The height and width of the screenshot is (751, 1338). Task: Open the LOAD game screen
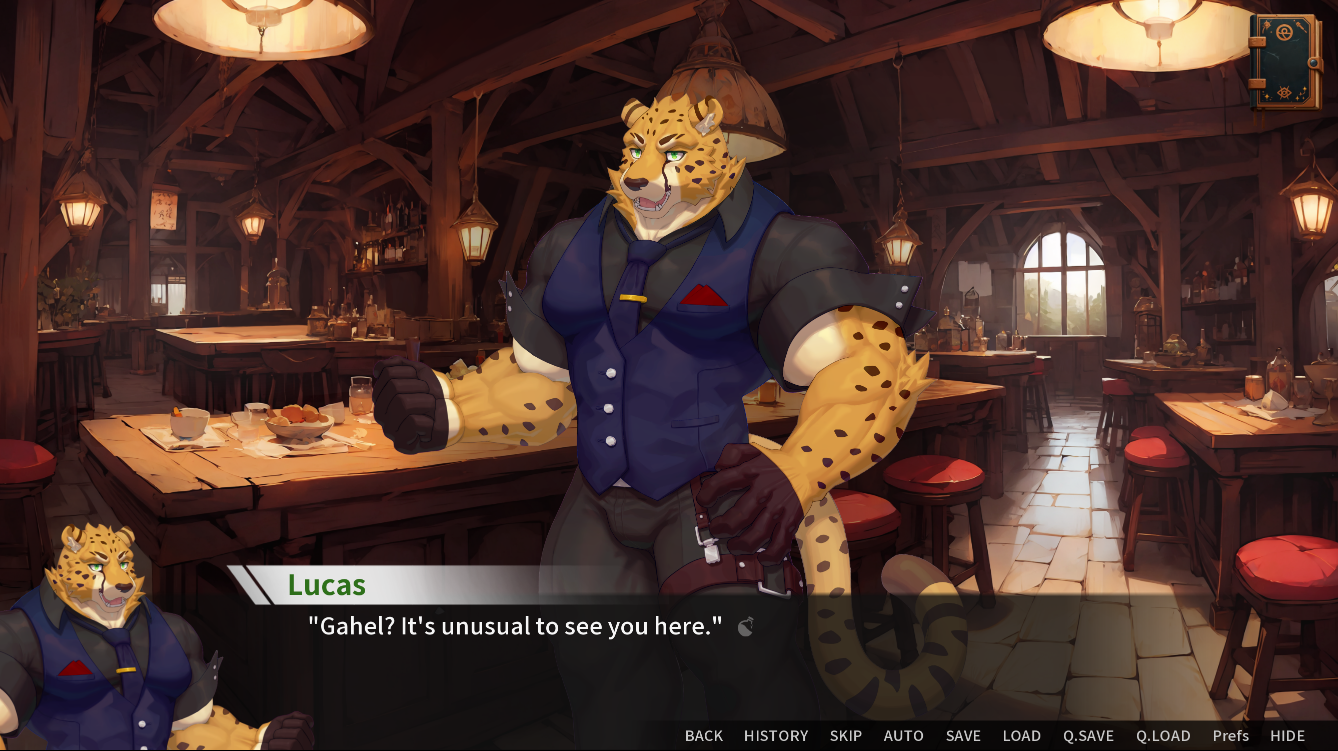(1022, 735)
